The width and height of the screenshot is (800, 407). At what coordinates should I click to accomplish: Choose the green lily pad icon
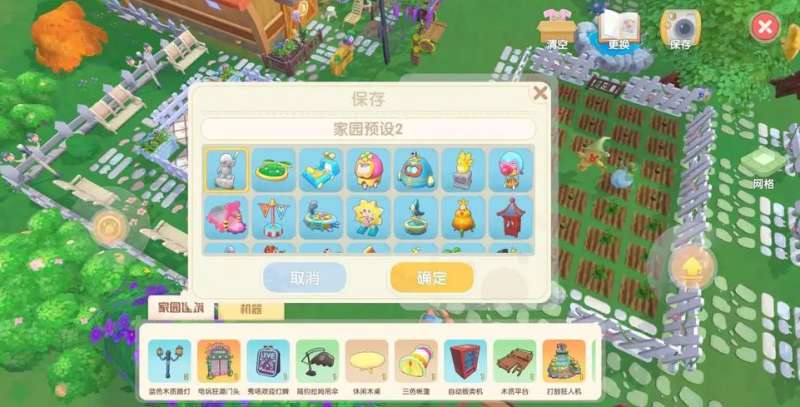[273, 170]
